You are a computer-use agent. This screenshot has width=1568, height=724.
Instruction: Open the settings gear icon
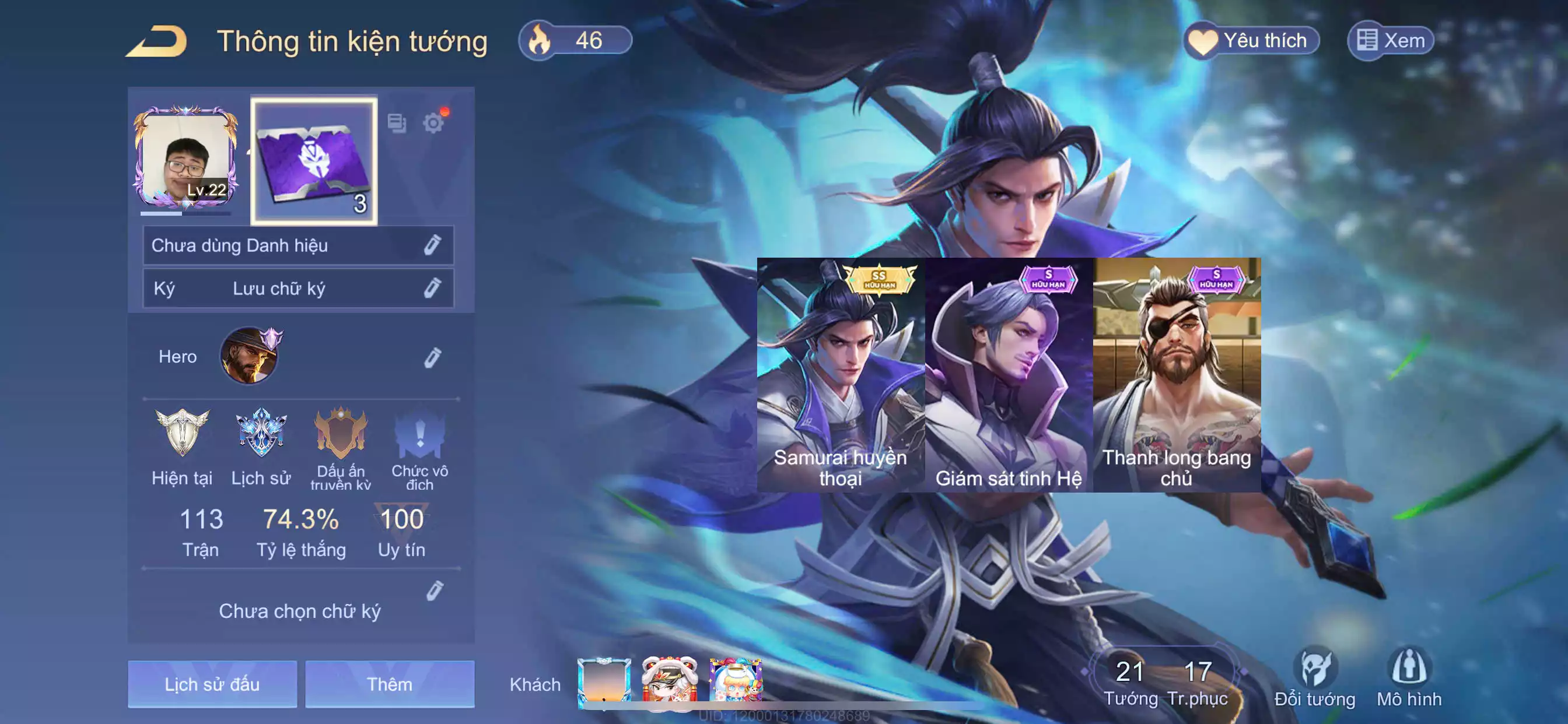click(x=433, y=123)
